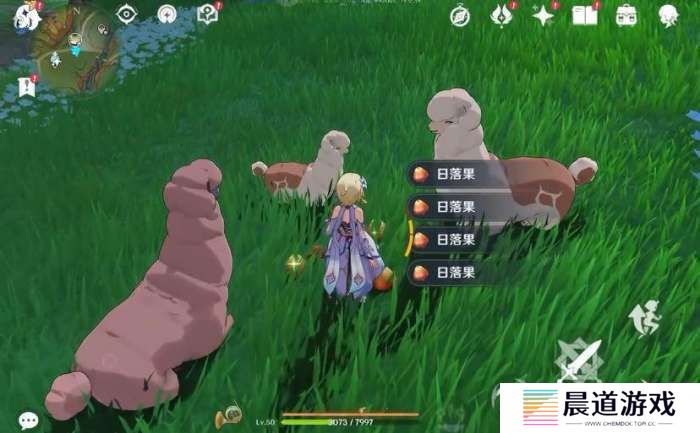Open the circular minimap
Viewport: 700px width, 433px height.
[77, 50]
